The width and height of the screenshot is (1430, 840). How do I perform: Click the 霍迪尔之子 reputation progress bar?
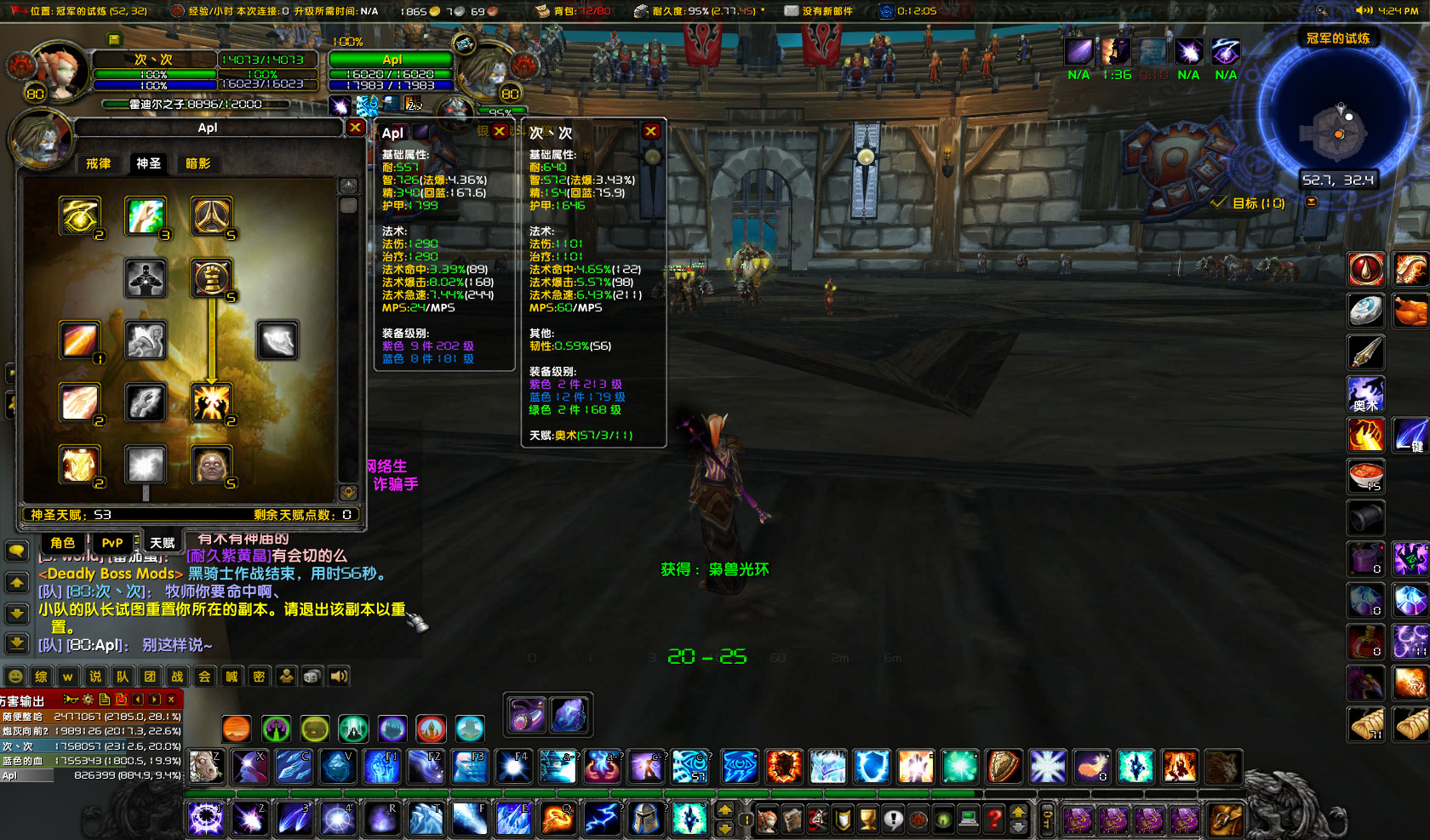(196, 103)
